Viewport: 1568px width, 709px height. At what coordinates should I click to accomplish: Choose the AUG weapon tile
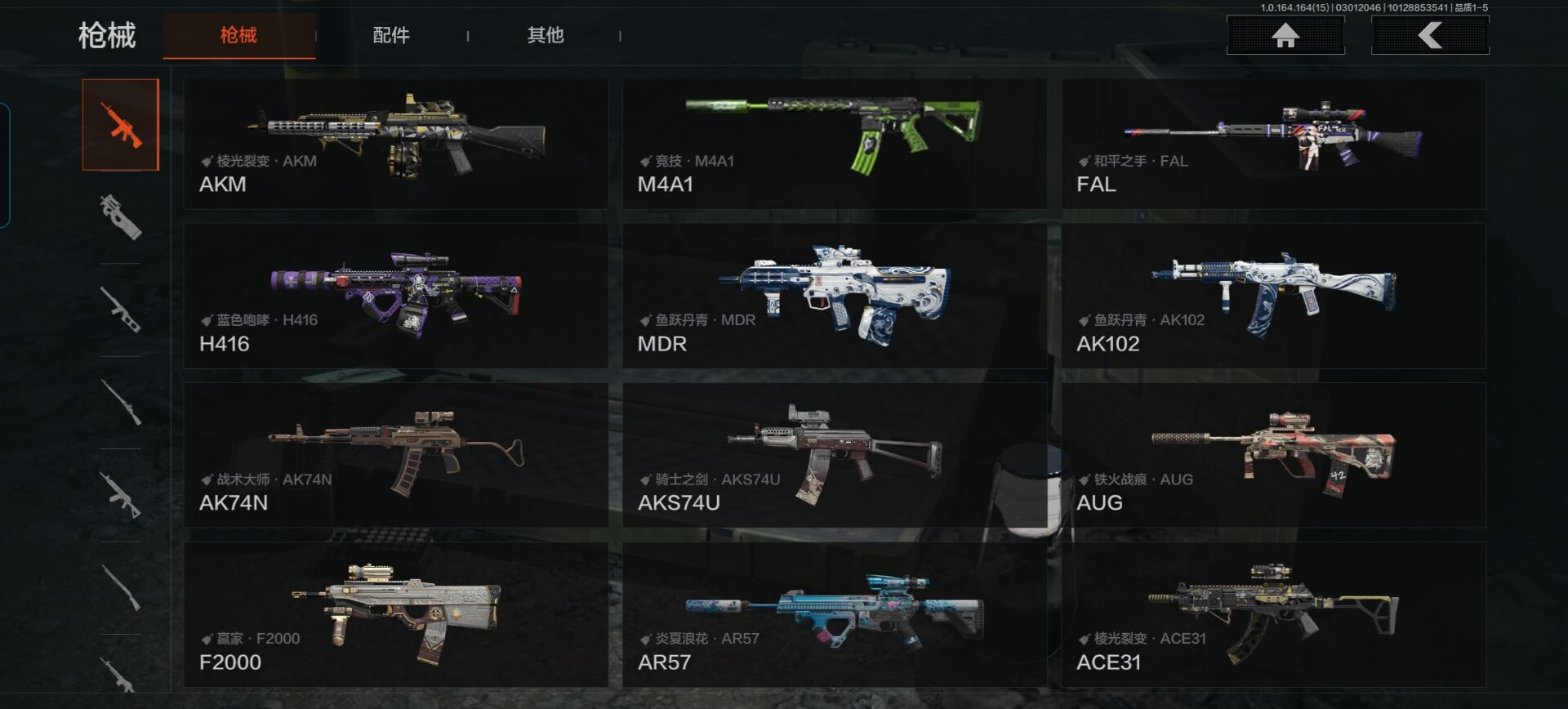click(x=1273, y=455)
